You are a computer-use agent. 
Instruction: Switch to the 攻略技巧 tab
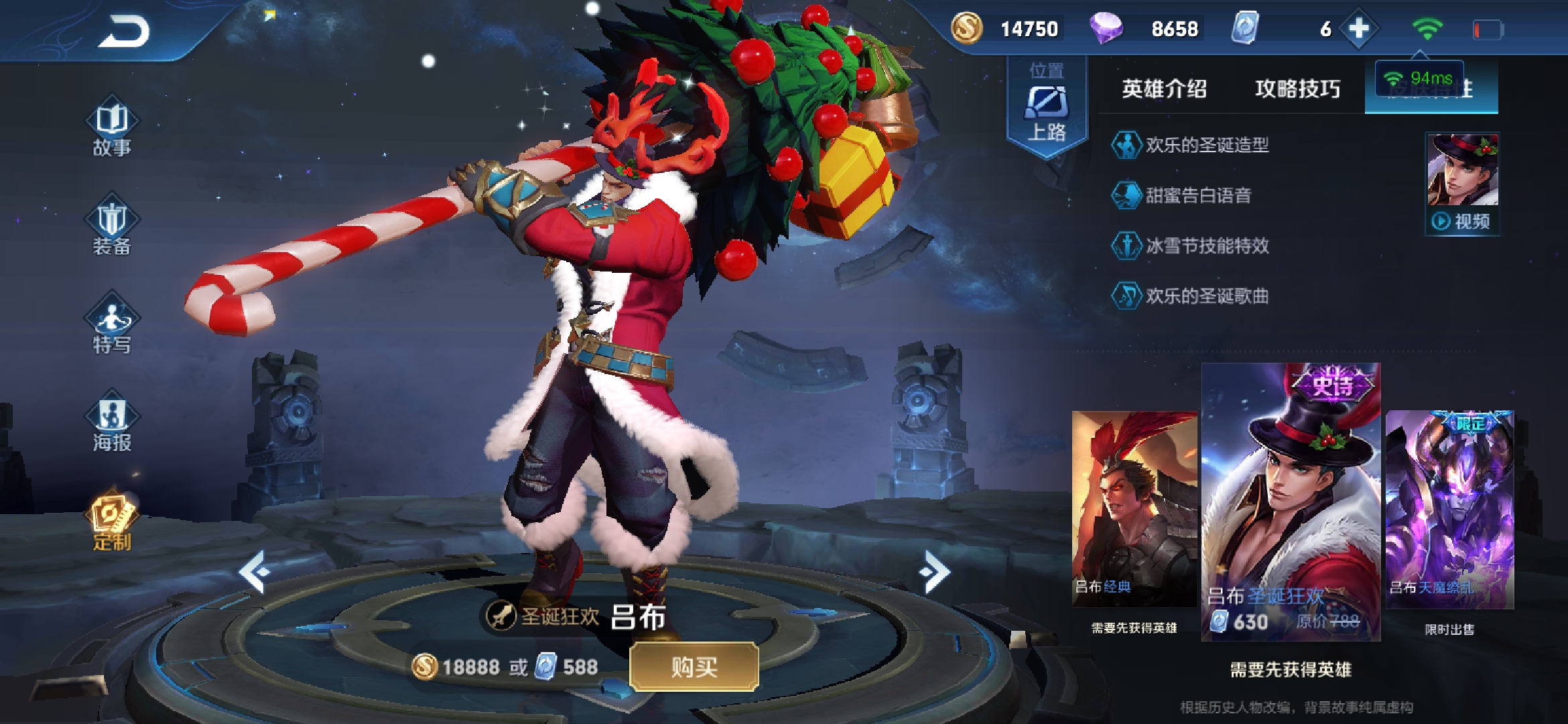click(x=1297, y=88)
